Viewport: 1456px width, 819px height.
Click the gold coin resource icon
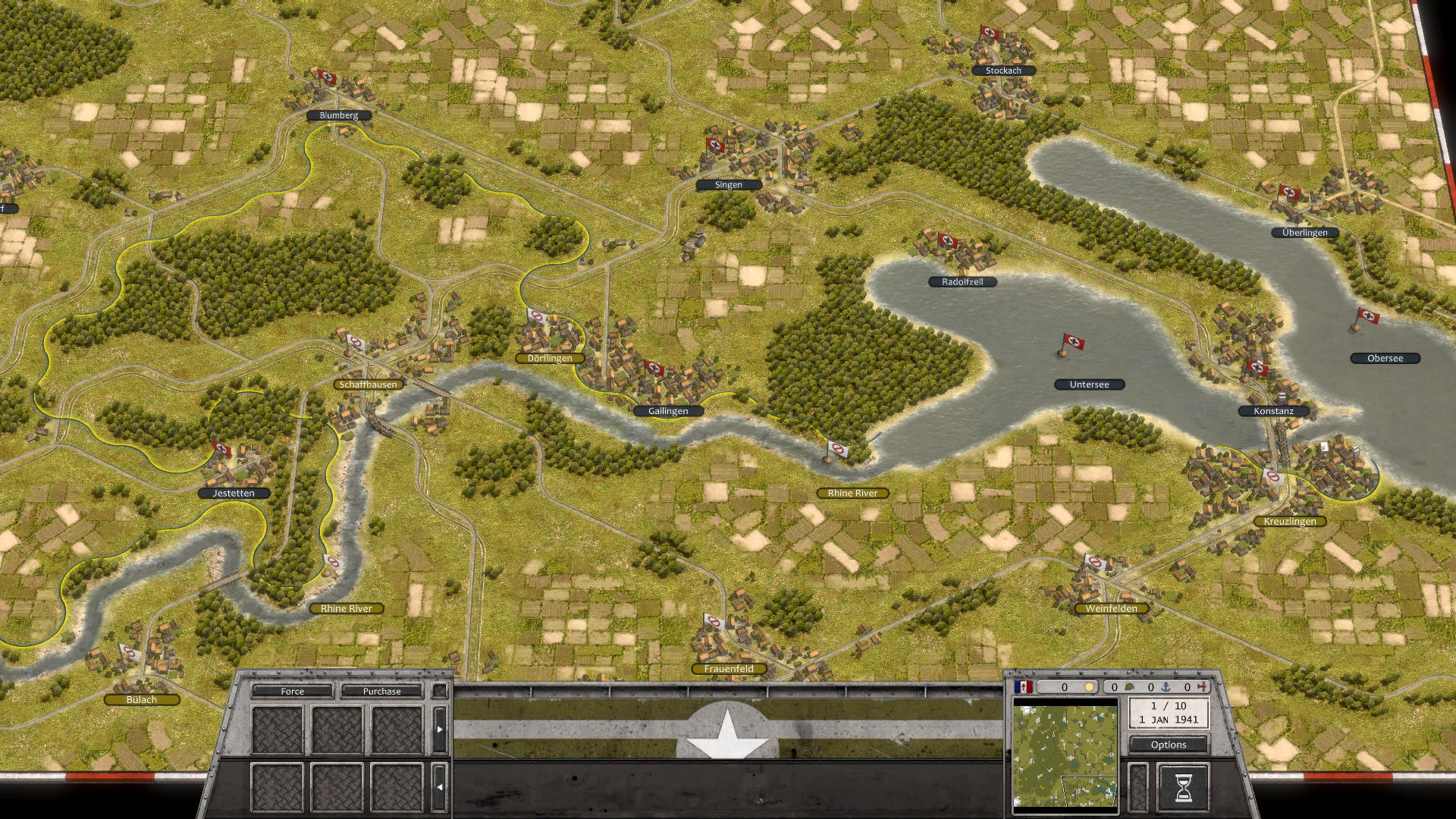1089,686
